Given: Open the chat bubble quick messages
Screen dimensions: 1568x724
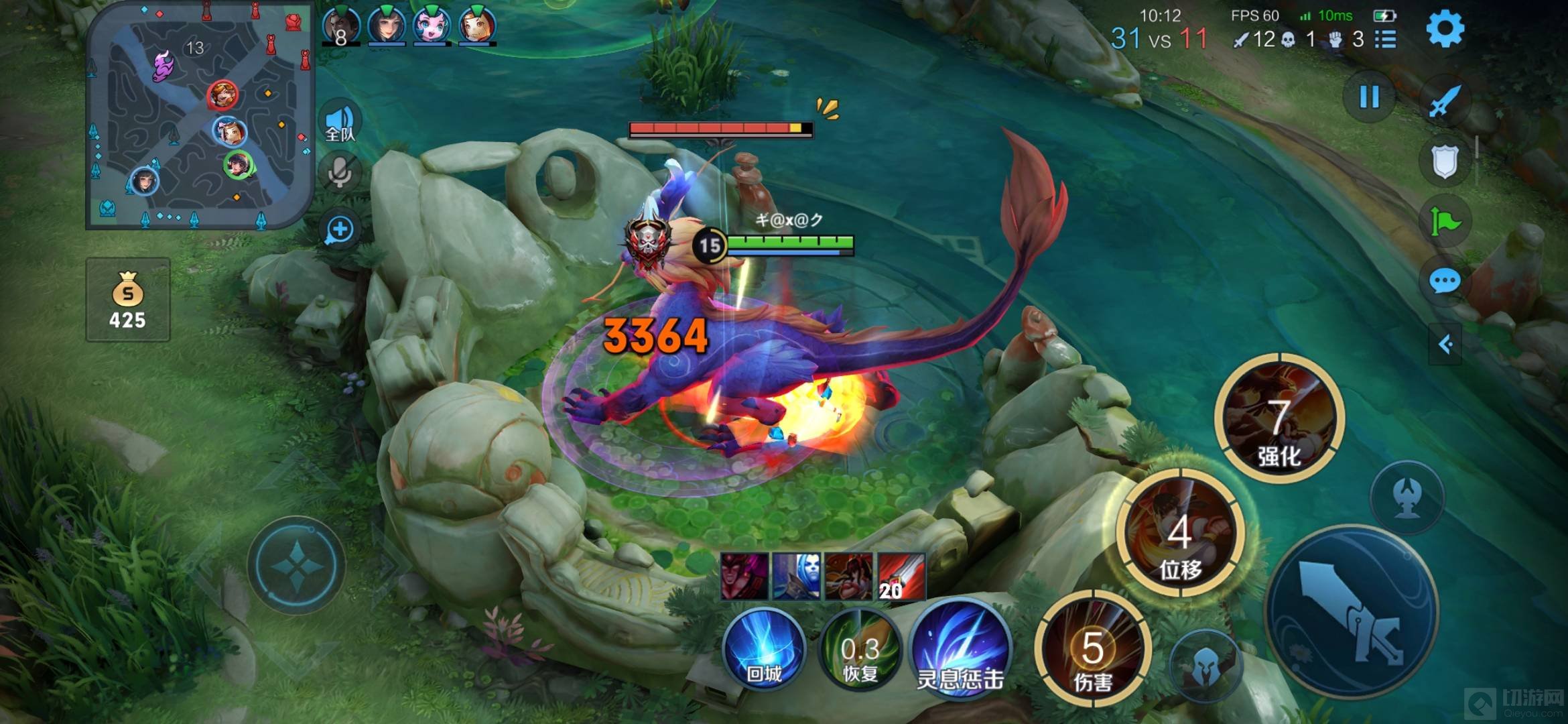Looking at the screenshot, I should point(1444,281).
